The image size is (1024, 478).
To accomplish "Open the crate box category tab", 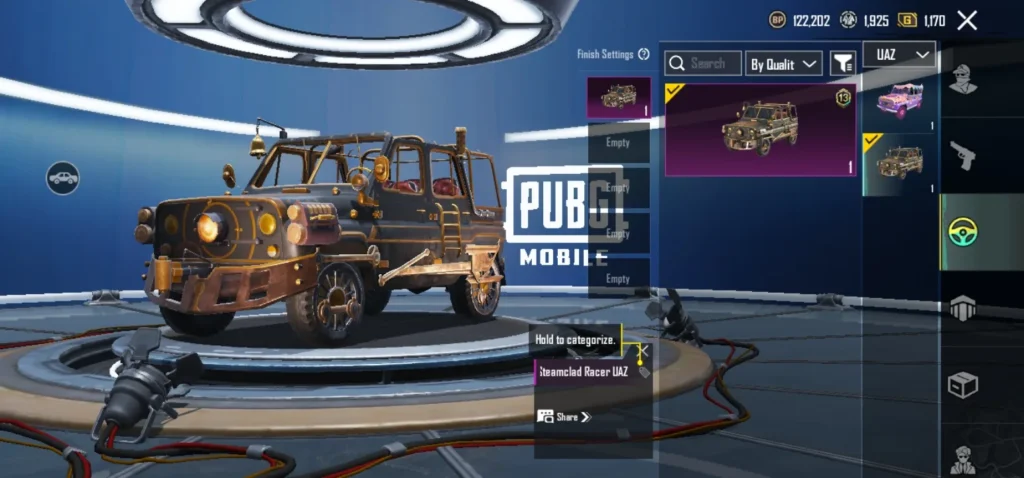I will 962,385.
